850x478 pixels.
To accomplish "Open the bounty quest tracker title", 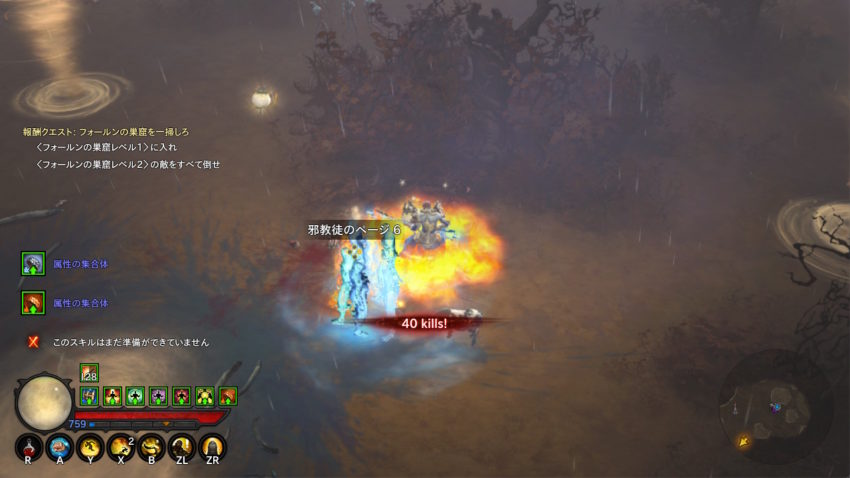I will (106, 131).
